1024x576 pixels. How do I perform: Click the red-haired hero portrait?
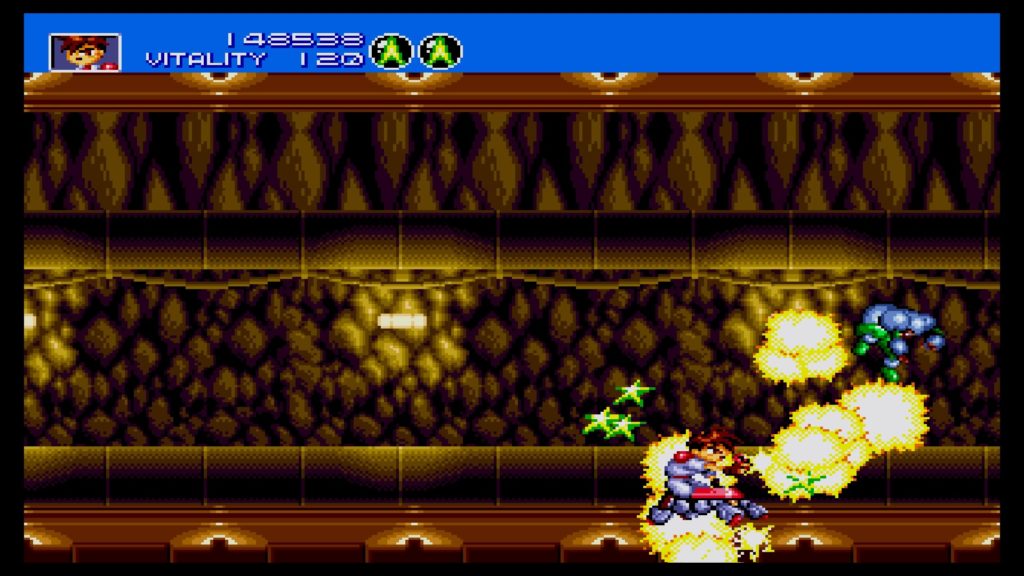[85, 52]
